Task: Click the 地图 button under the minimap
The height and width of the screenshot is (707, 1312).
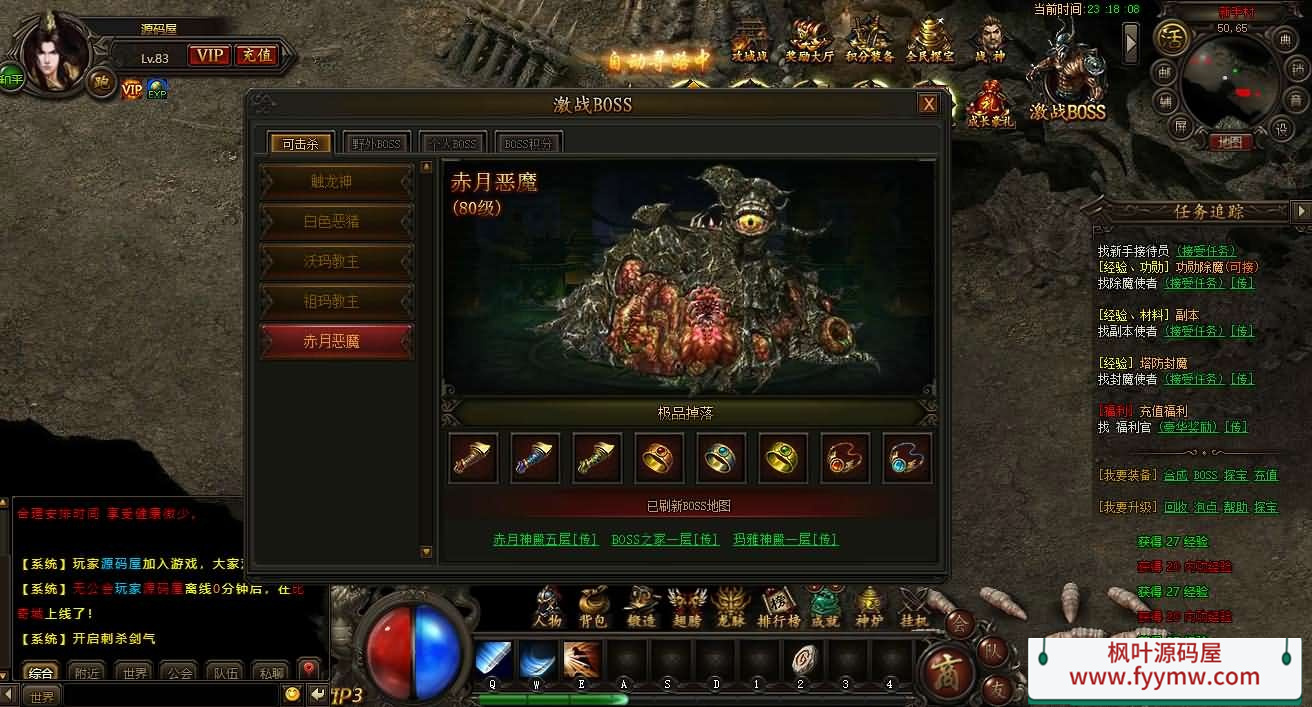Action: (1230, 142)
